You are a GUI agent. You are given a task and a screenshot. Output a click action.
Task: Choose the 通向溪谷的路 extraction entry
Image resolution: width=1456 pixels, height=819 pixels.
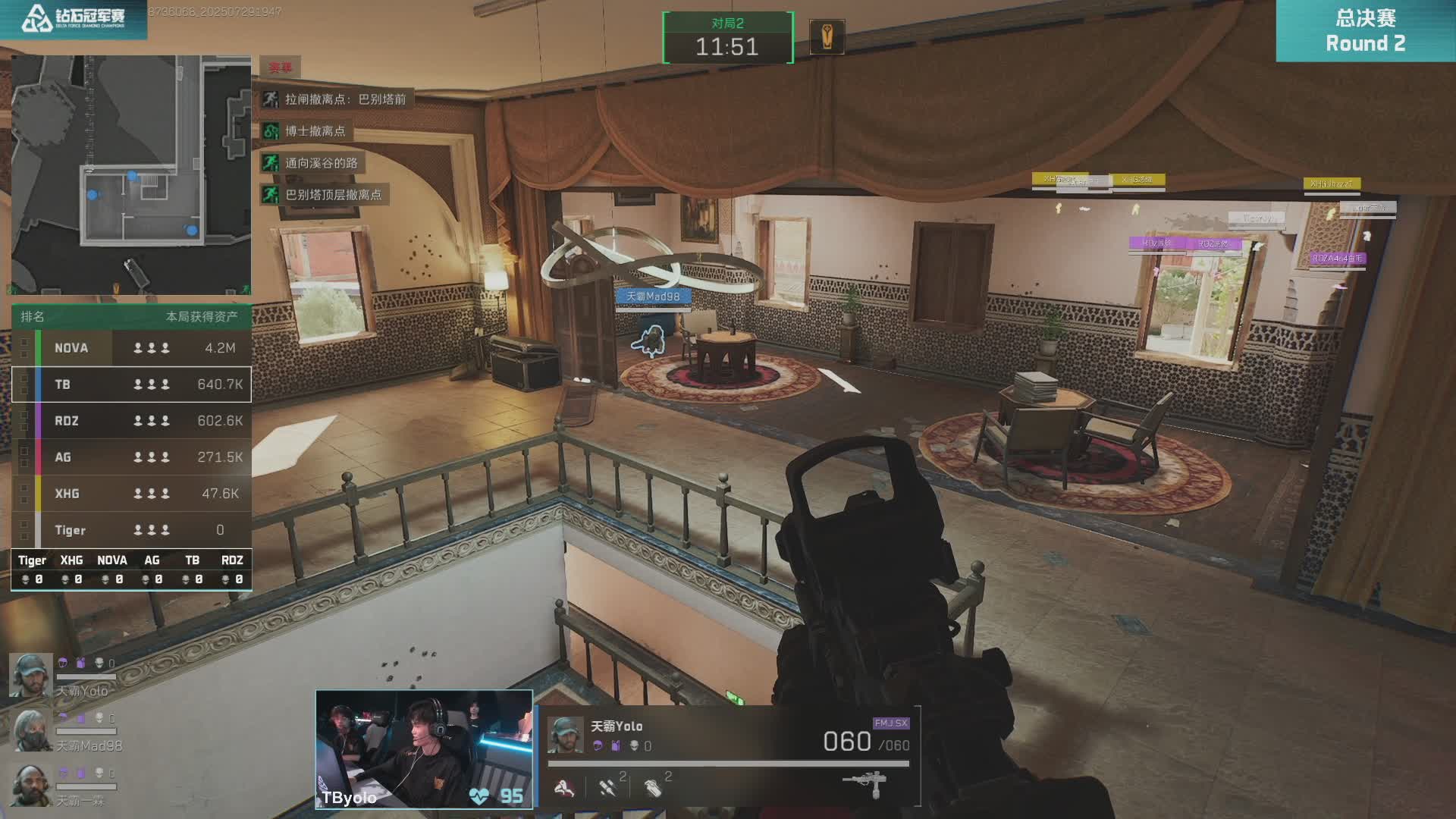(312, 163)
